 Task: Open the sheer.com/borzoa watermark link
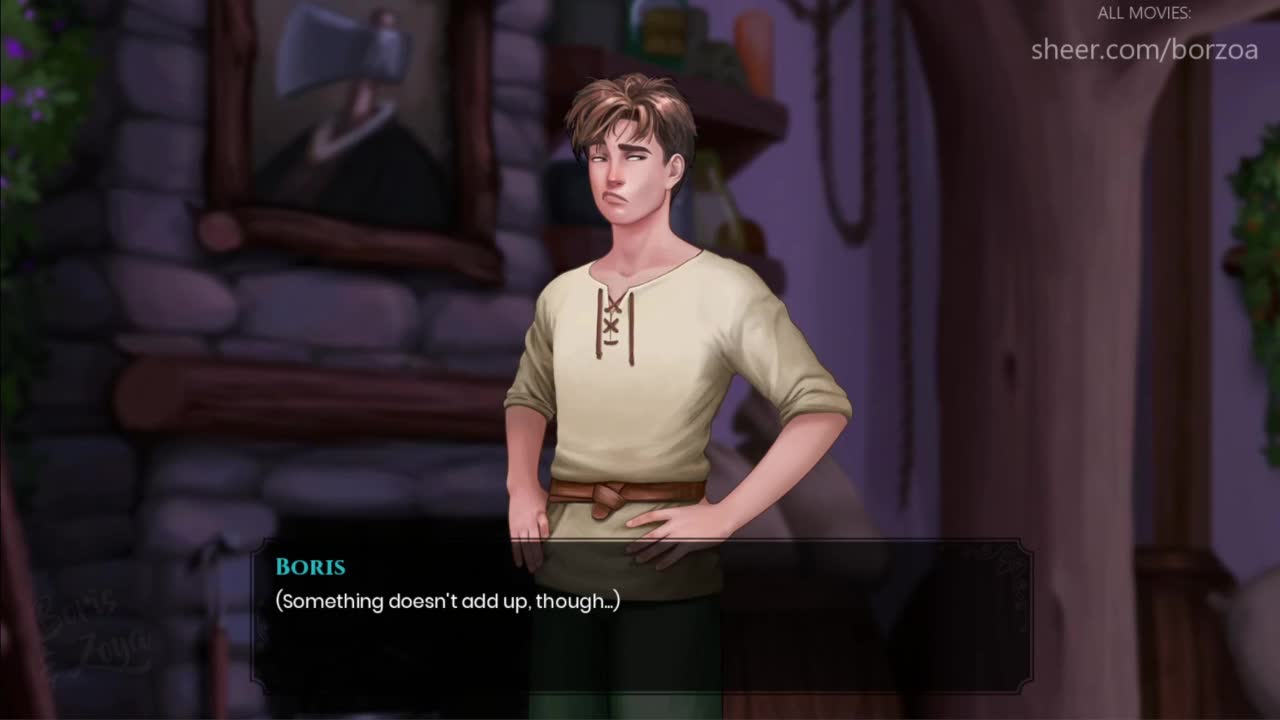click(1144, 50)
